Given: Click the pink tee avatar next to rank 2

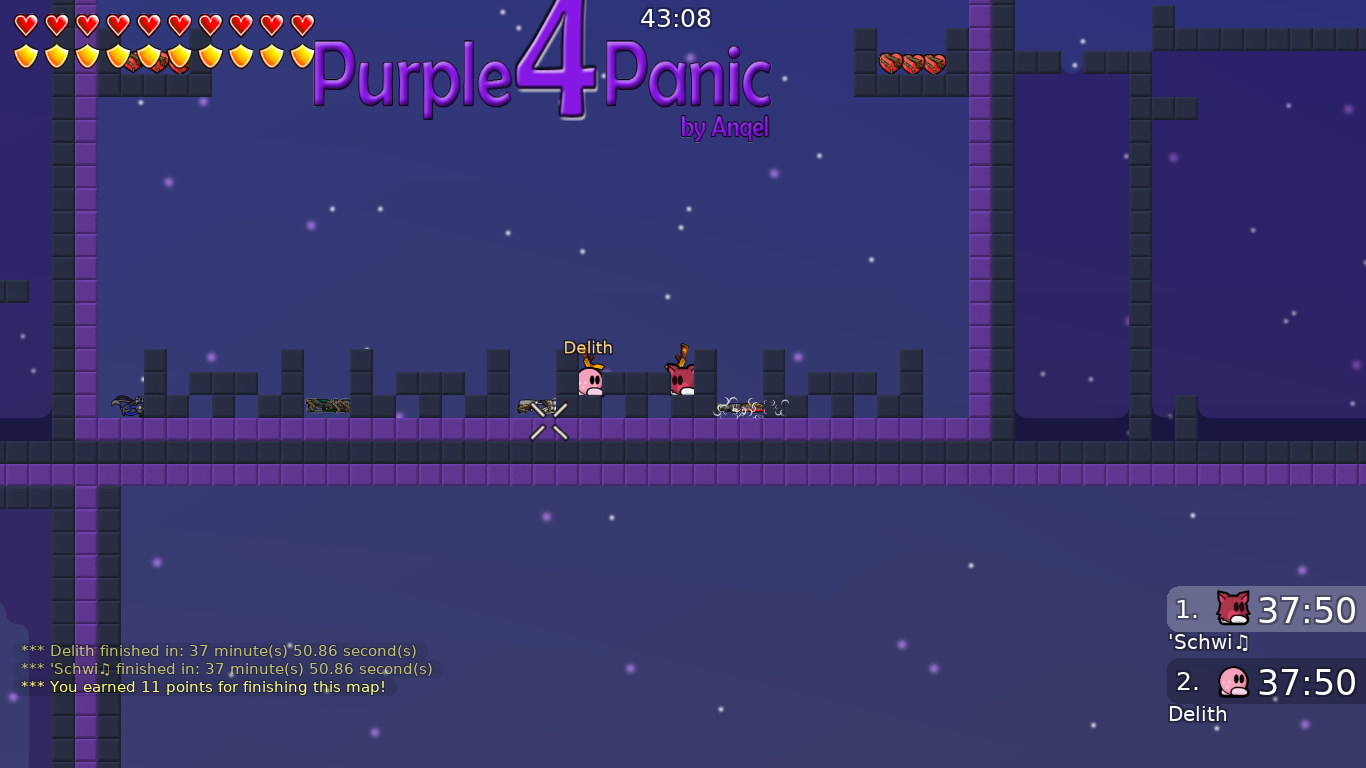Looking at the screenshot, I should click(x=1232, y=682).
